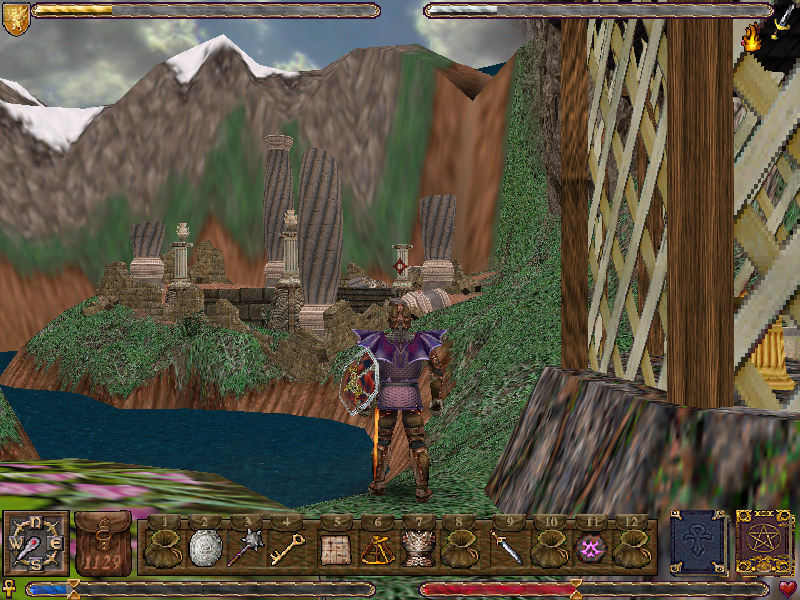Open the blue ankh journal book
This screenshot has width=800, height=600.
(698, 543)
